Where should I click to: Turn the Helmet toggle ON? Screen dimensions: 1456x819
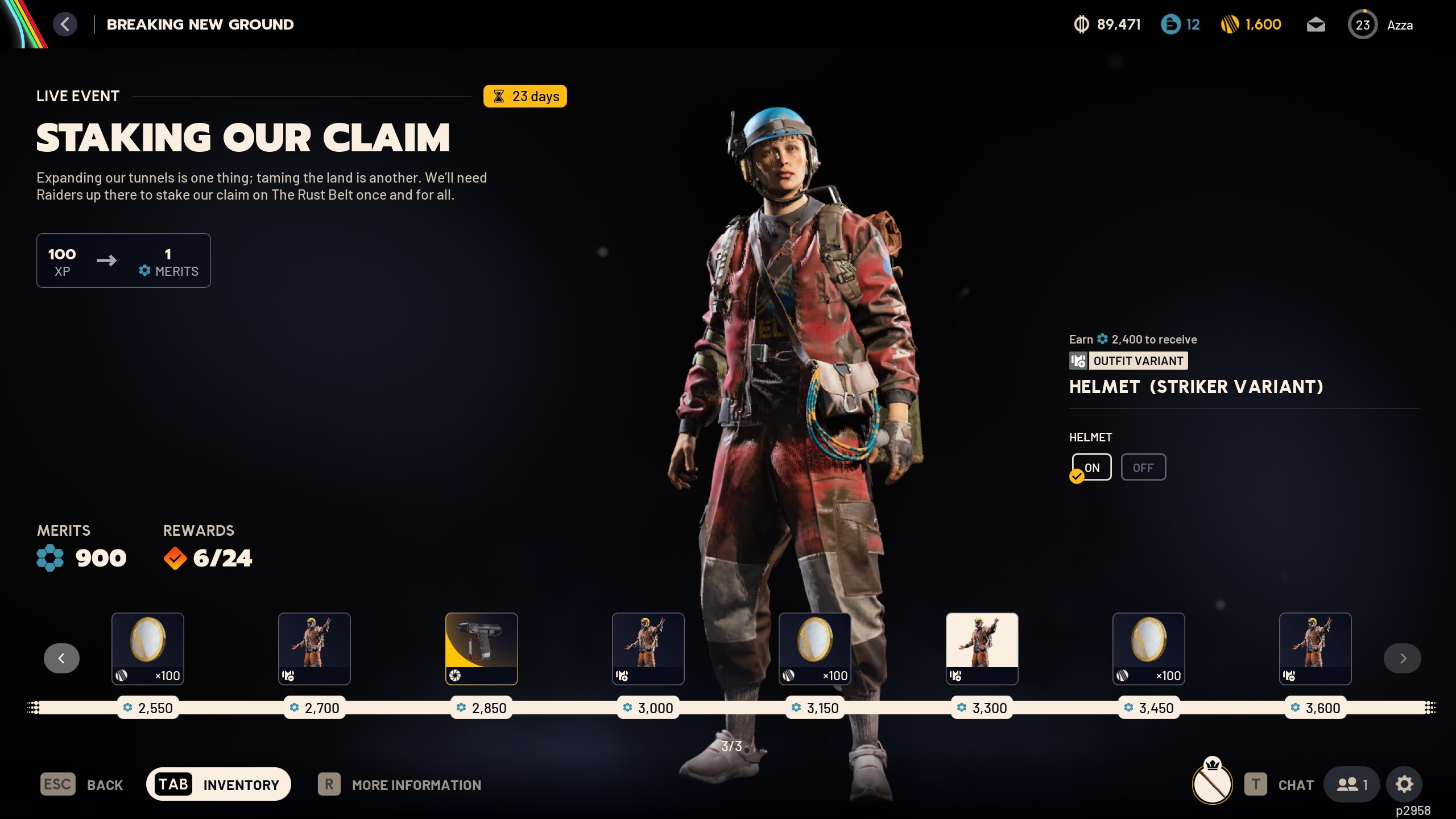(x=1091, y=466)
